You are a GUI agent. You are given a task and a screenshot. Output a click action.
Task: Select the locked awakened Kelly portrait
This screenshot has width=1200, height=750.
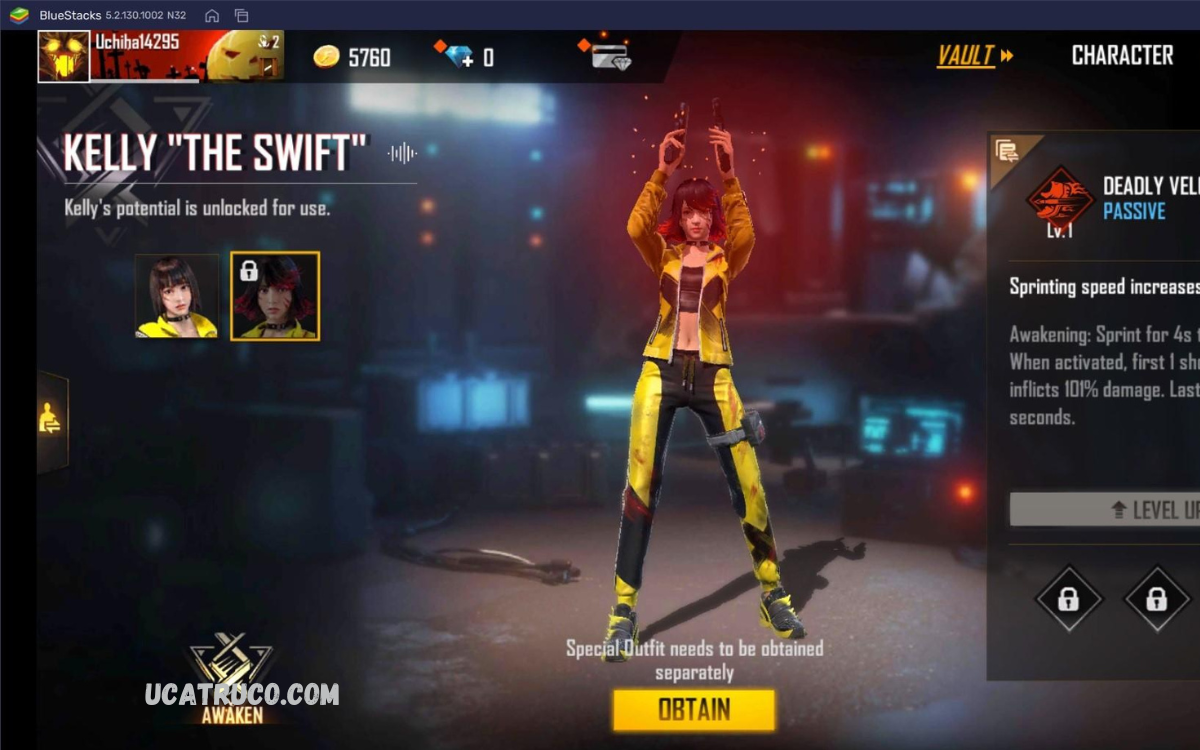[275, 295]
